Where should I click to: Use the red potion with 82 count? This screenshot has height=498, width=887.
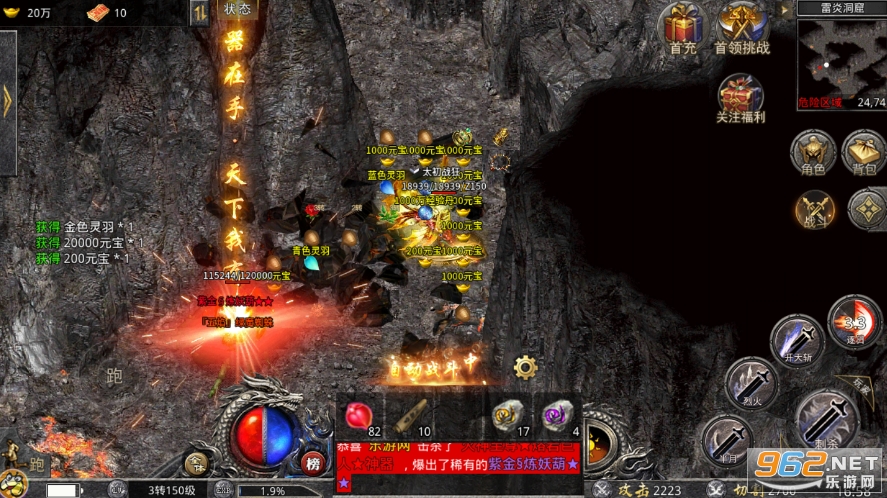[x=359, y=415]
